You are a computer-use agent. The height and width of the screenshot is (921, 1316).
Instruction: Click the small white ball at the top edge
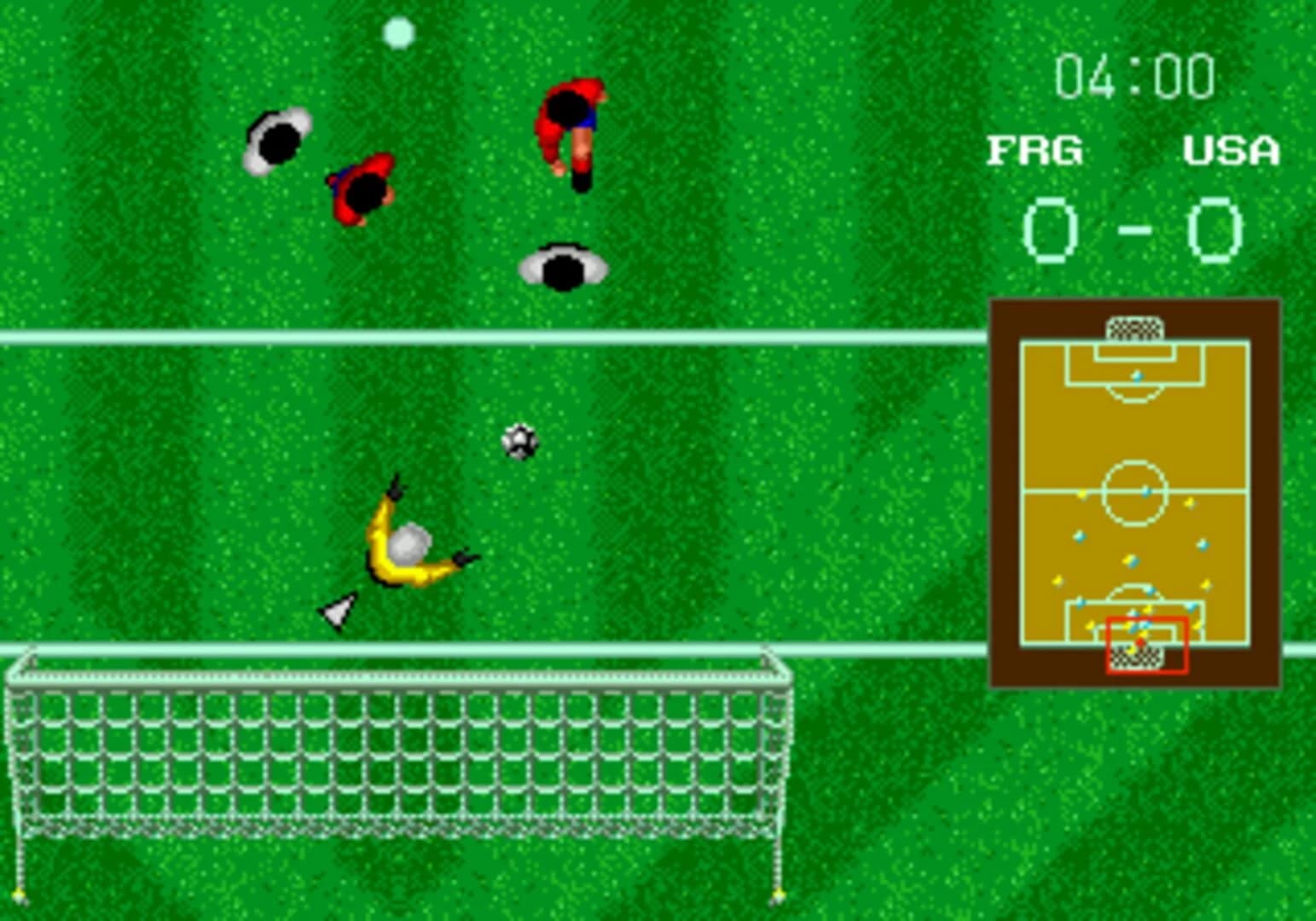point(398,31)
